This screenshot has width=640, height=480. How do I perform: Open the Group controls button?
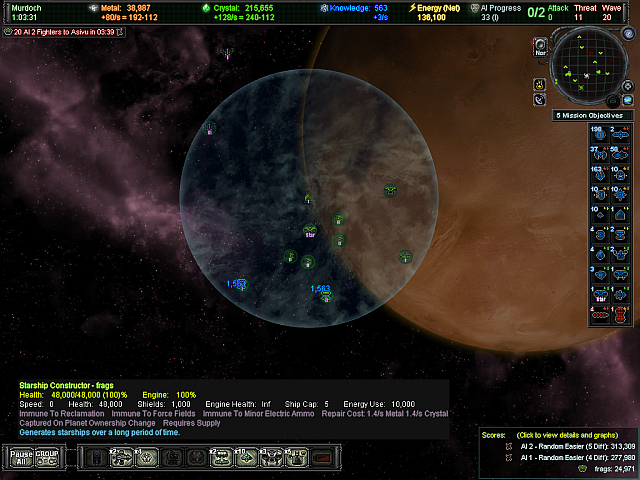pos(47,457)
